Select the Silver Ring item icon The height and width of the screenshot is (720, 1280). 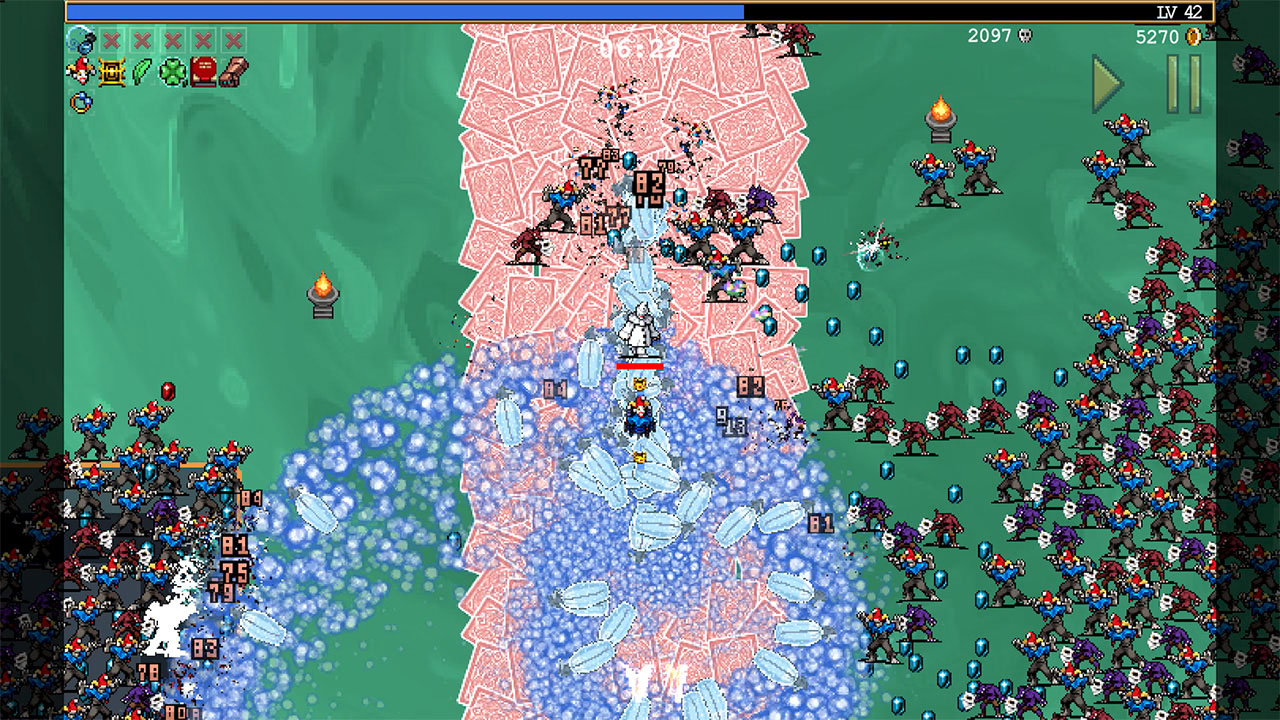coord(79,101)
